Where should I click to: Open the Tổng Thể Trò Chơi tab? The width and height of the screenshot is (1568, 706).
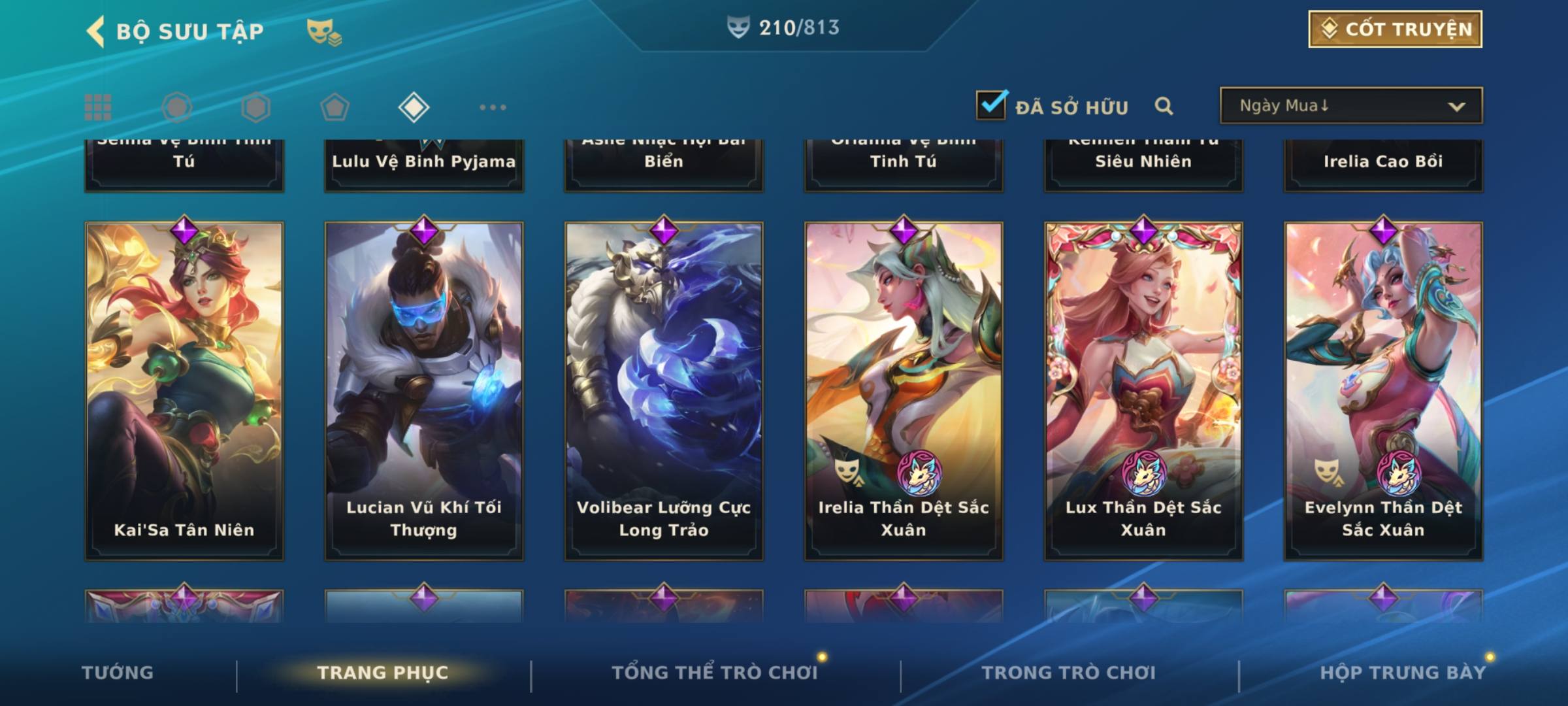pyautogui.click(x=715, y=673)
